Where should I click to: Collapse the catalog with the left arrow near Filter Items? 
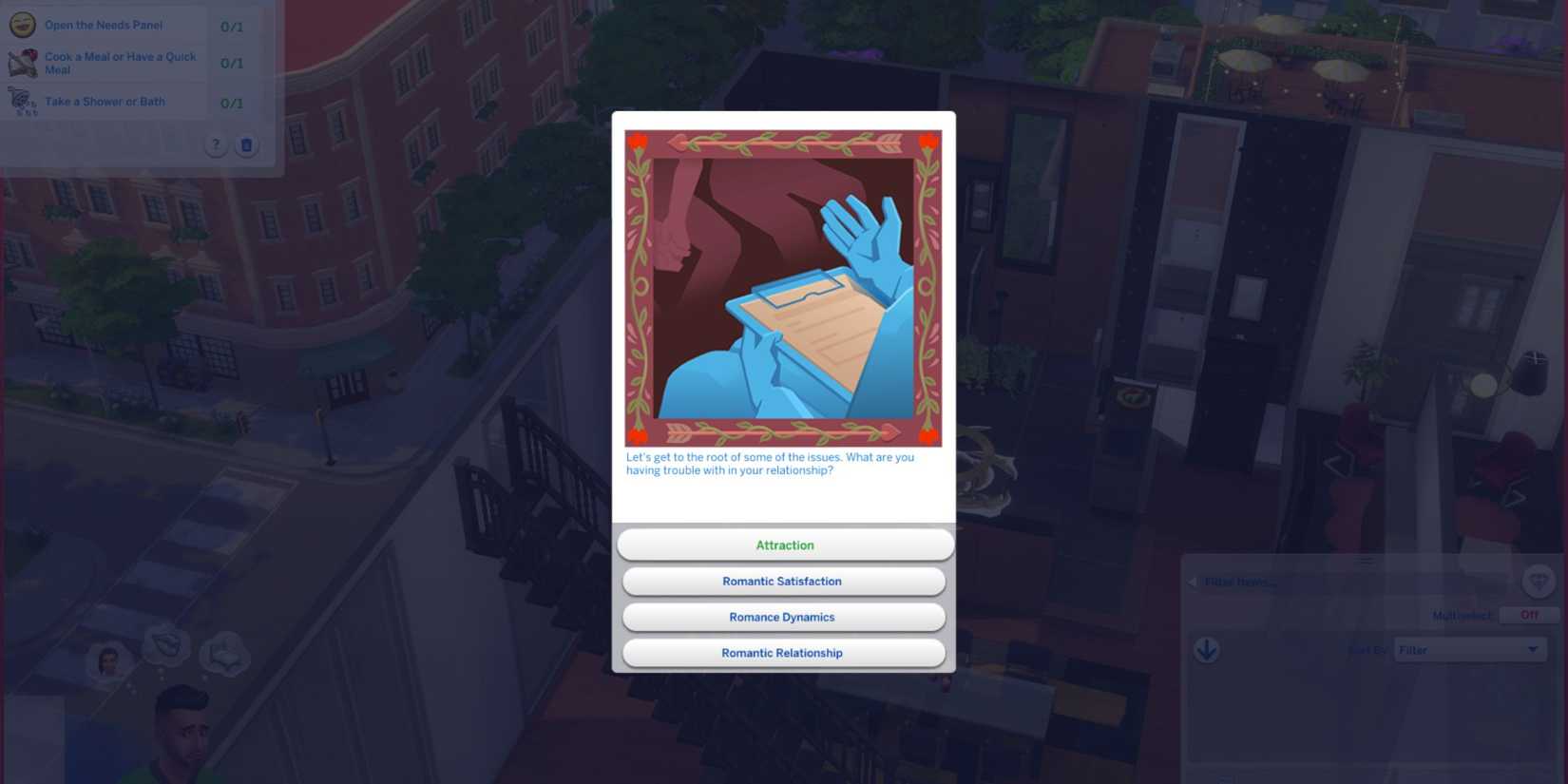pos(1192,582)
